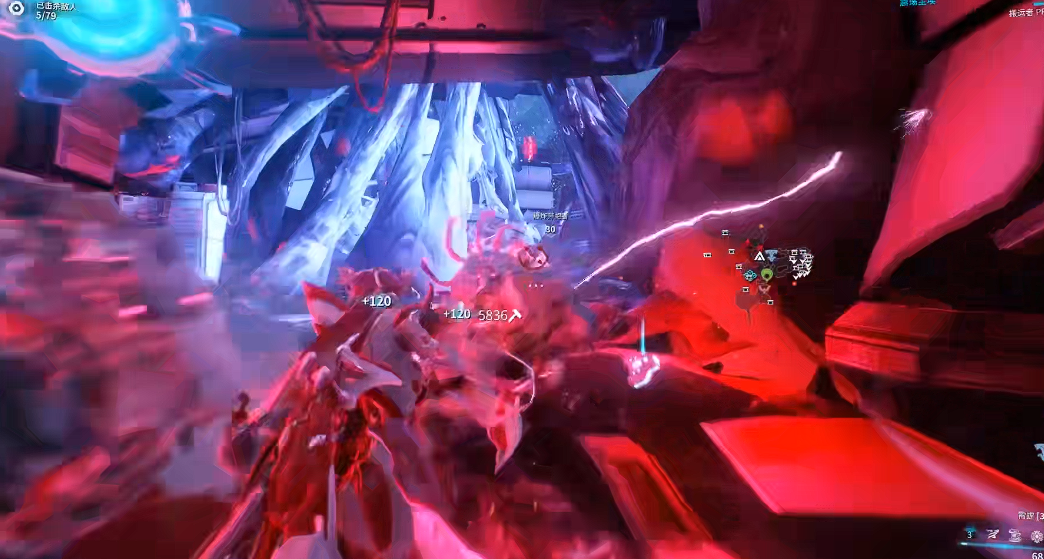
Task: Trigger the coiled swirl ability icon
Action: (x=1015, y=536)
